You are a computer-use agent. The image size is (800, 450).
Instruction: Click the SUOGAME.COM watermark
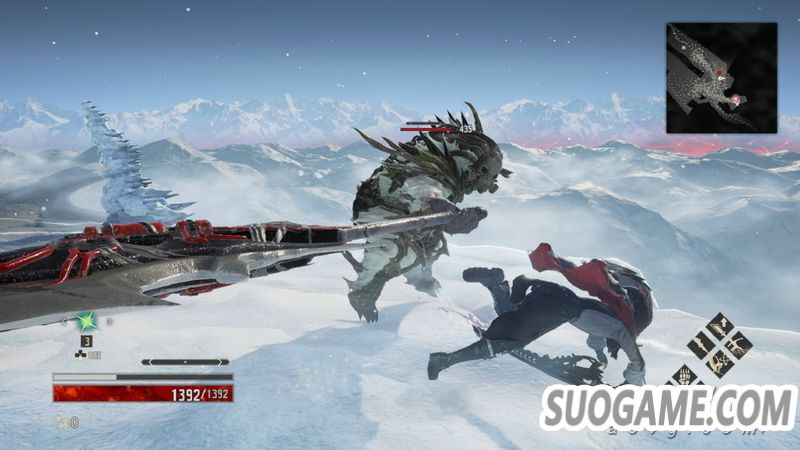click(x=668, y=407)
